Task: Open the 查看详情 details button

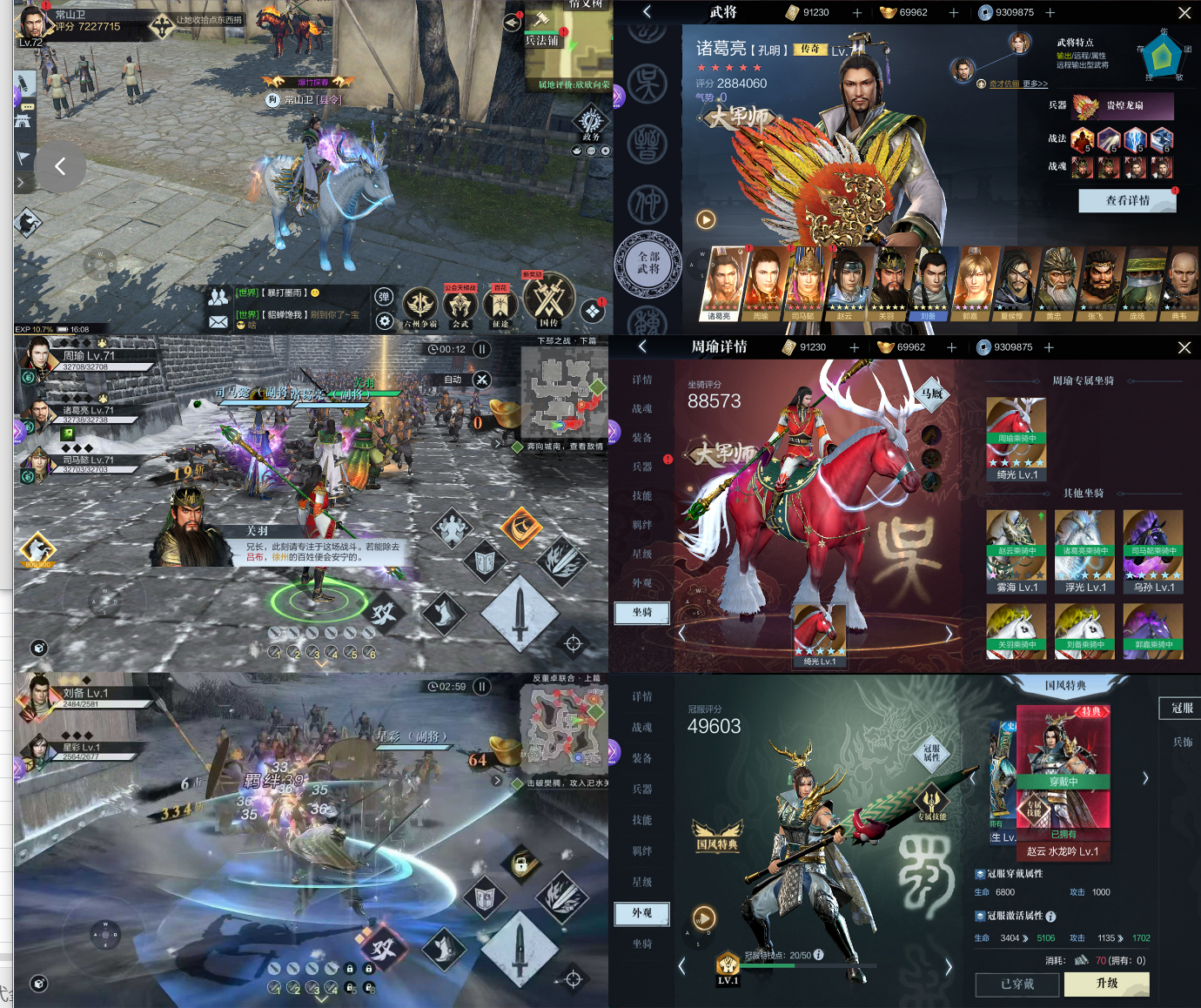Action: click(1127, 200)
